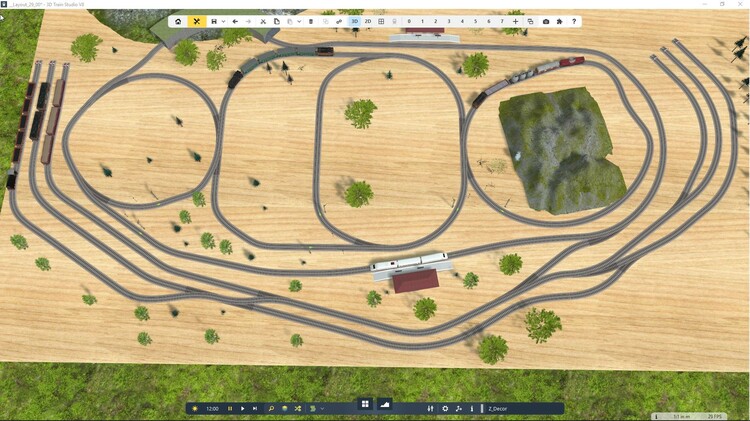This screenshot has height=421, width=750.
Task: Delete the selection using the trash icon
Action: (311, 21)
